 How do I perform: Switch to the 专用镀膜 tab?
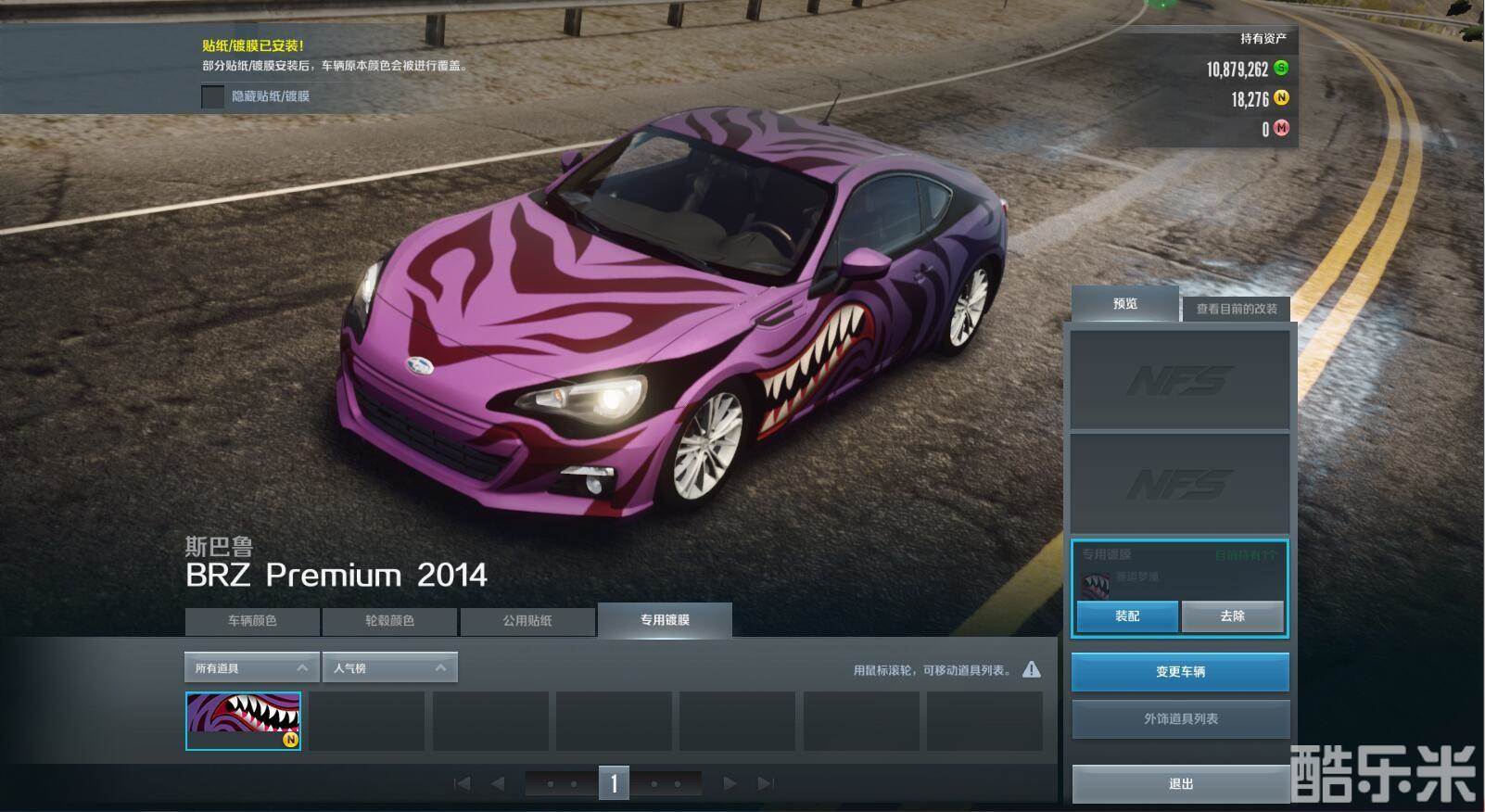tap(665, 620)
